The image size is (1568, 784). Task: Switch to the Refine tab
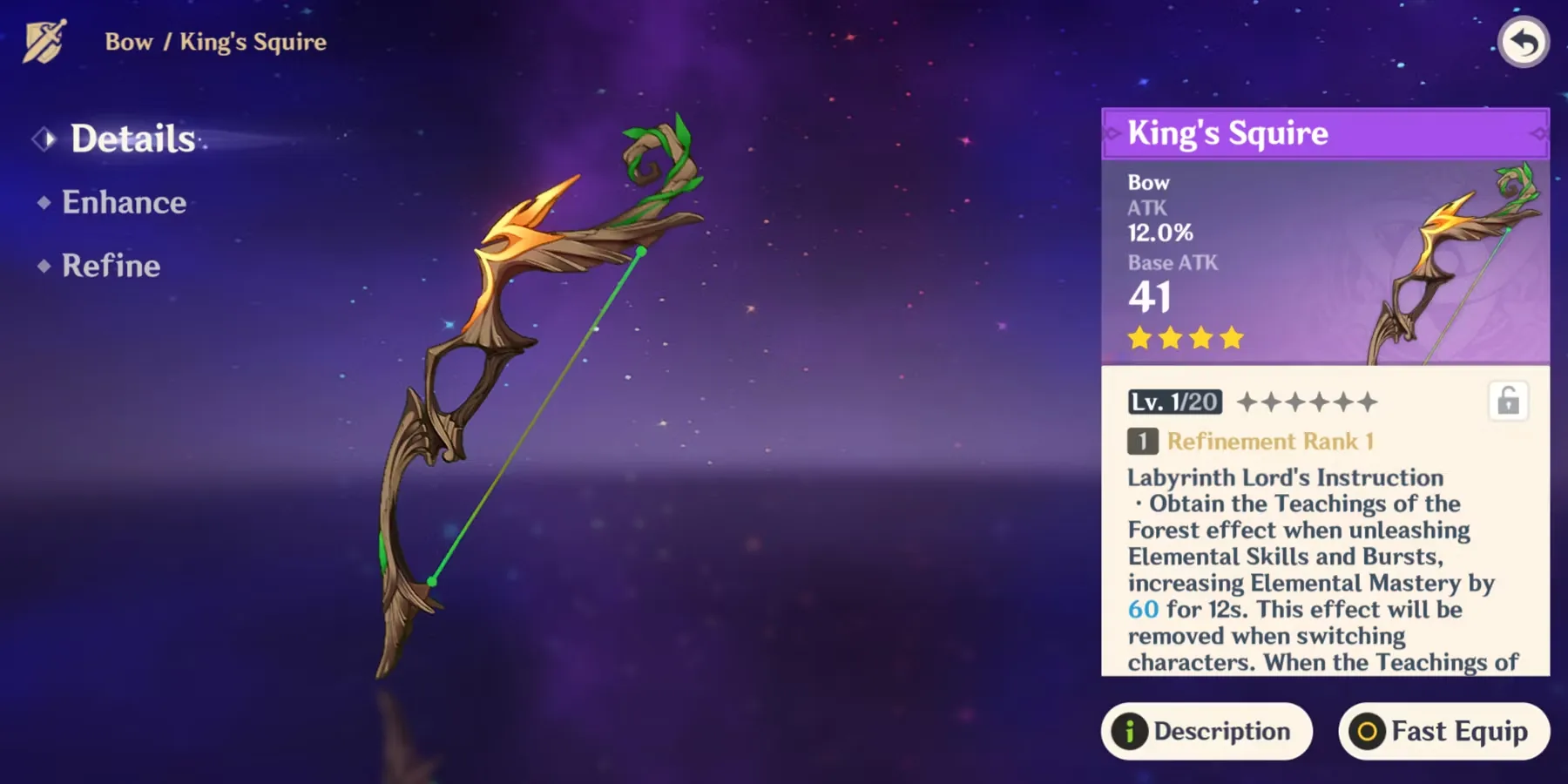(x=111, y=266)
